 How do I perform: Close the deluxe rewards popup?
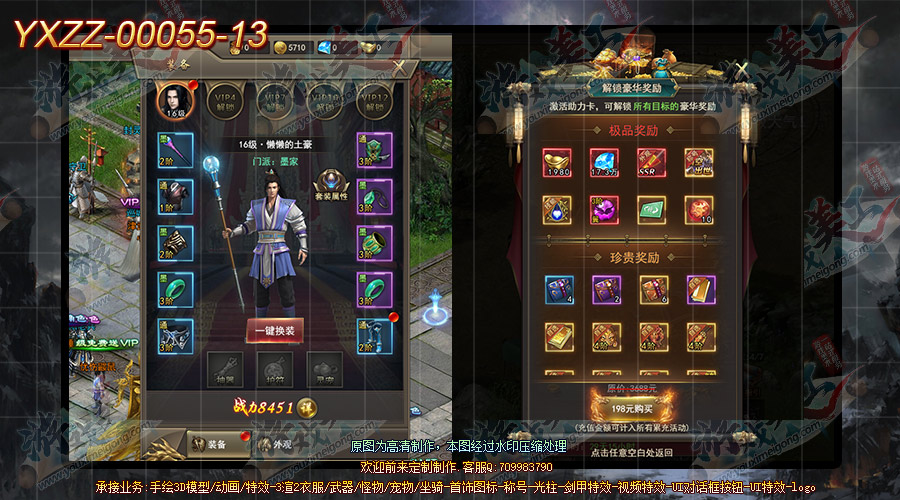coord(741,68)
